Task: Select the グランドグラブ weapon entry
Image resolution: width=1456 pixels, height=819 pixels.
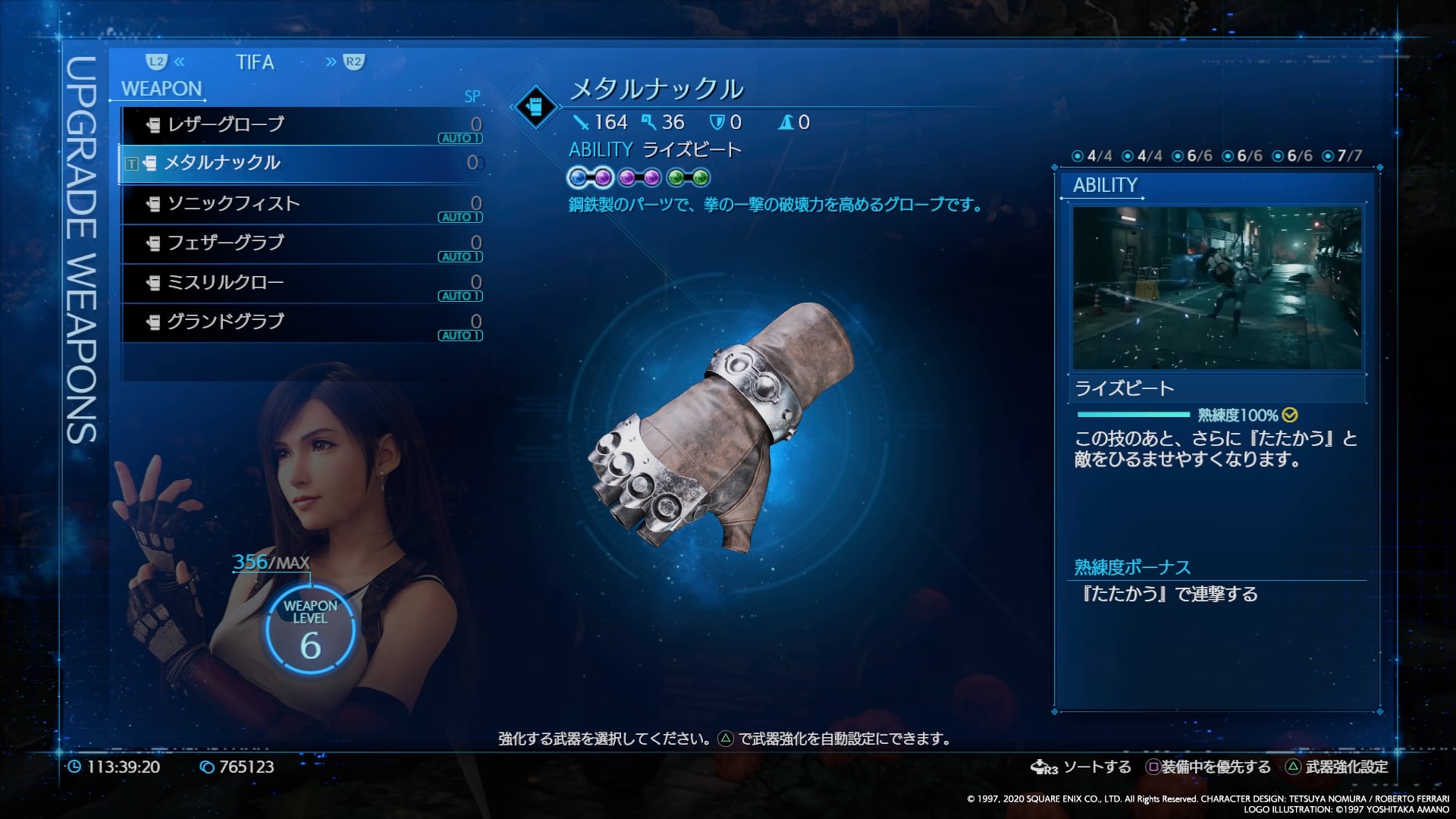Action: point(301,322)
